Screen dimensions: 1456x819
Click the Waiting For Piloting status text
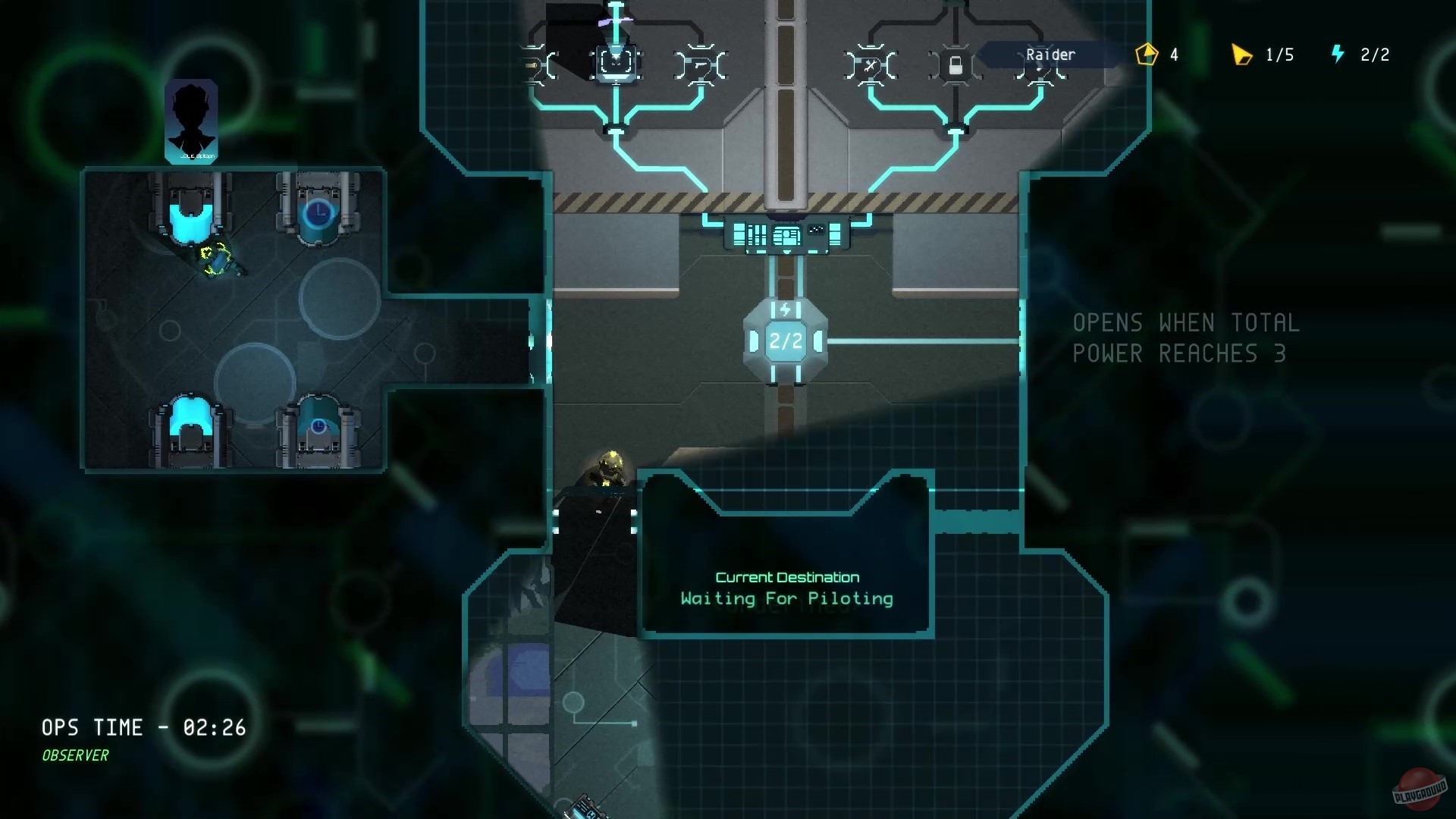786,598
